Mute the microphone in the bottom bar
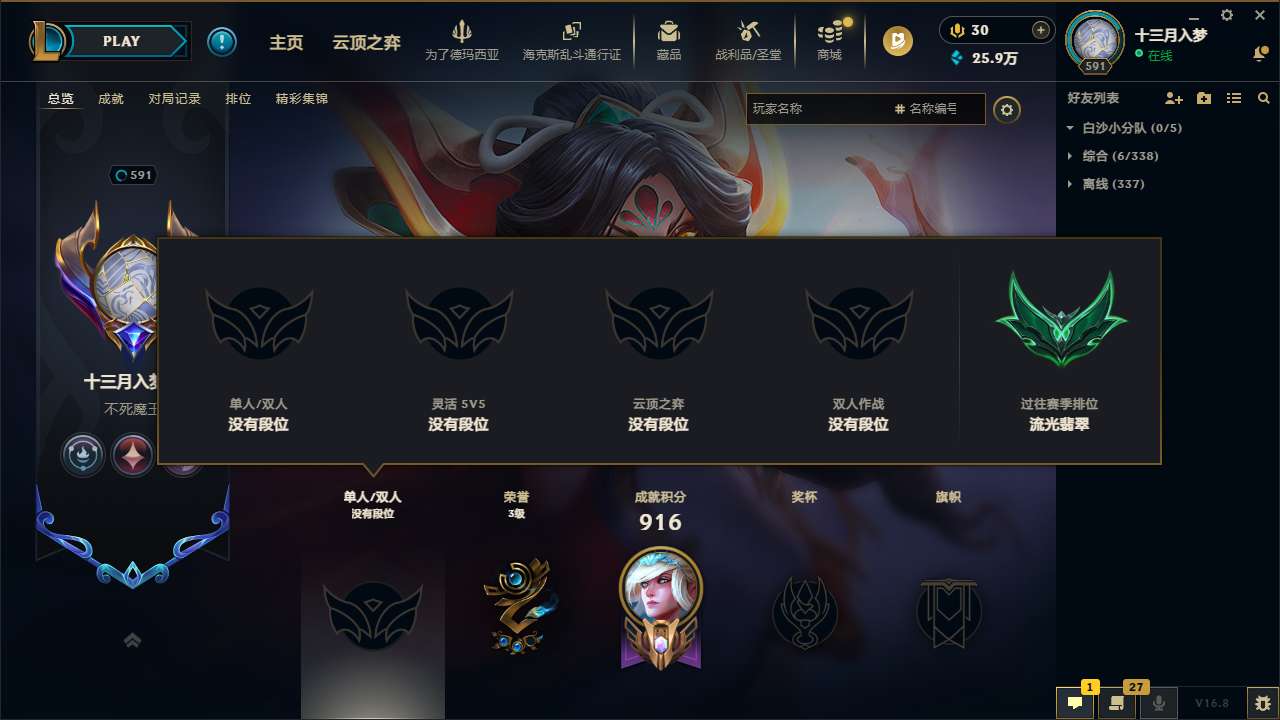 1158,703
